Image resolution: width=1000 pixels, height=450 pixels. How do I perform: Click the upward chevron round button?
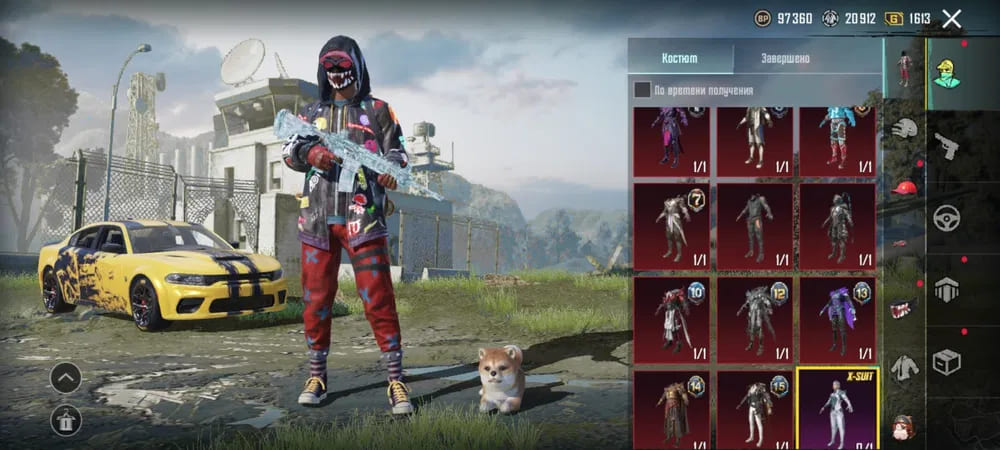coord(66,377)
